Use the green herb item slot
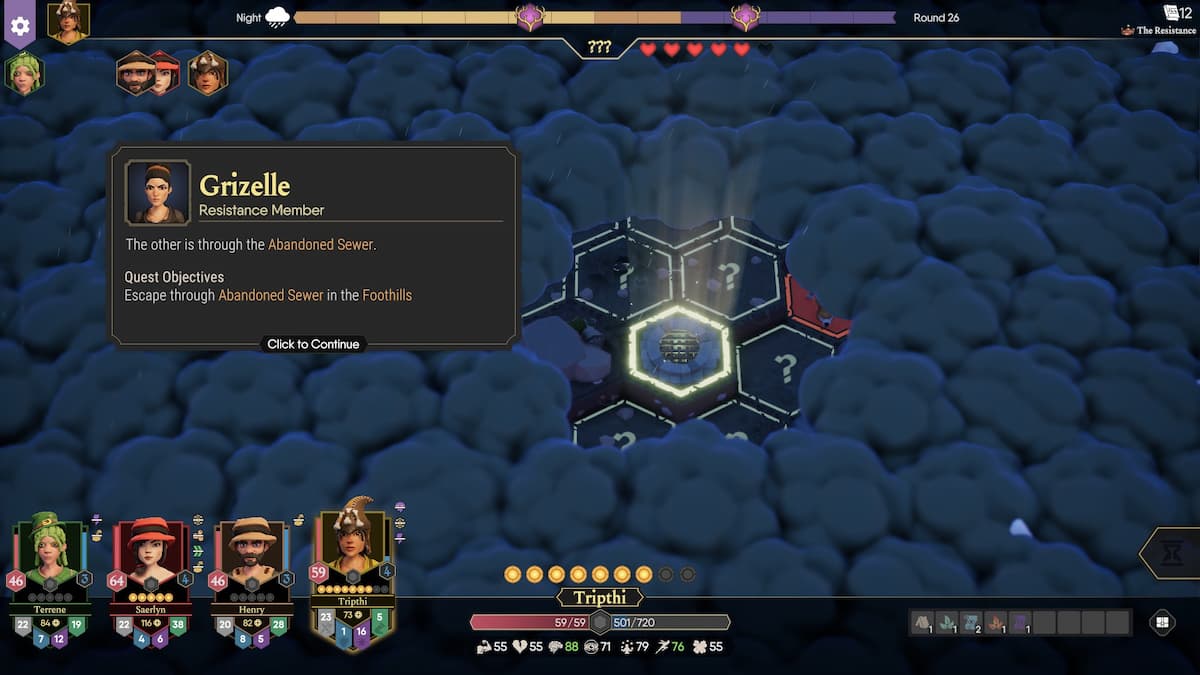 tap(946, 622)
